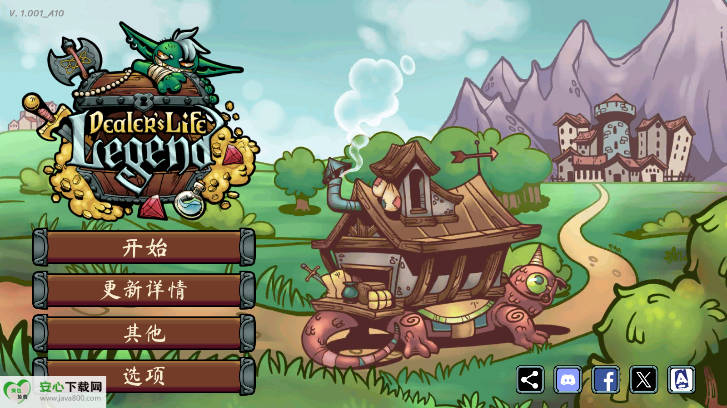
Task: Click the share icon button
Action: pyautogui.click(x=531, y=379)
